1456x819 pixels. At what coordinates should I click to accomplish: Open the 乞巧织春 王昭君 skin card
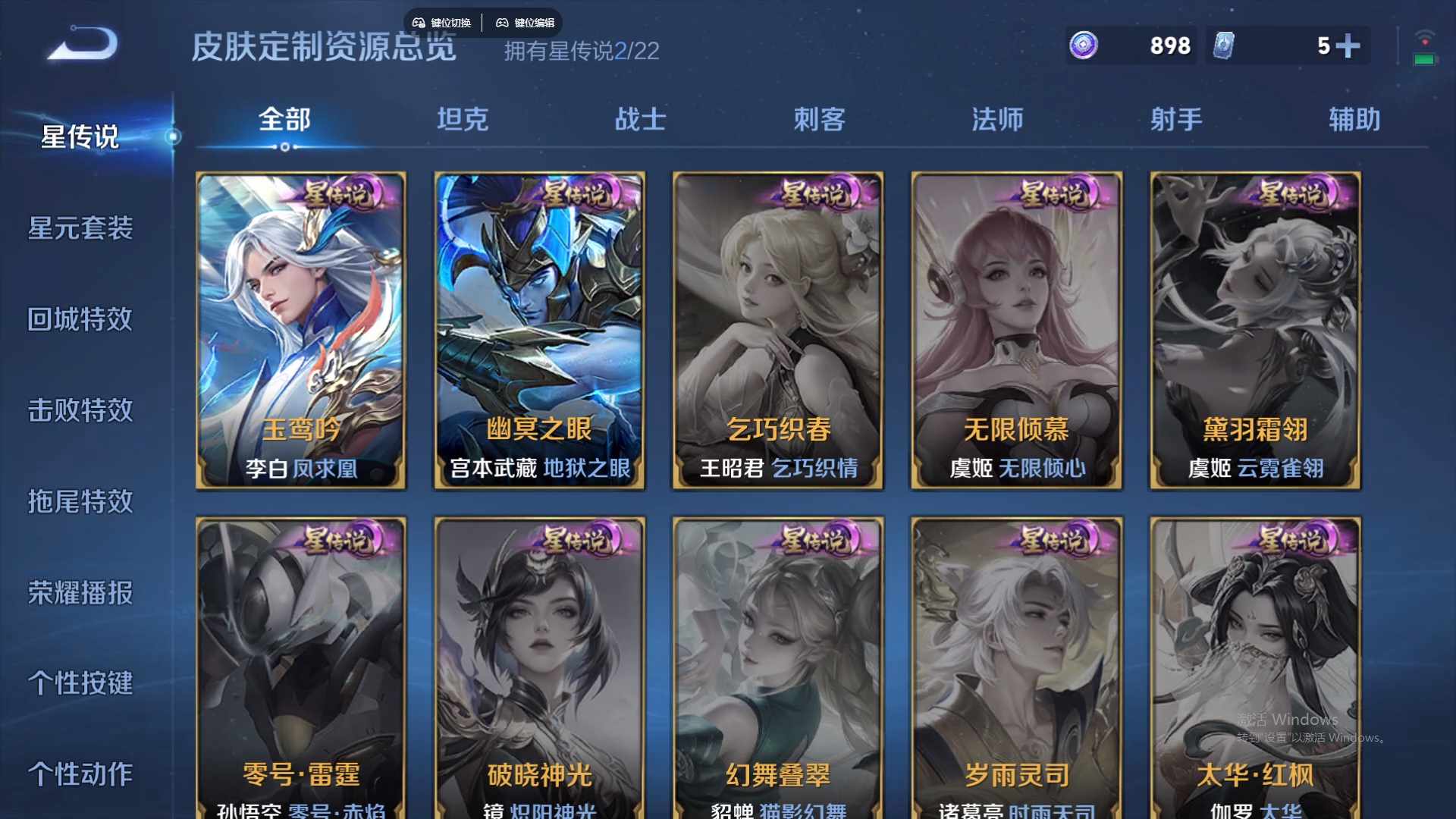tap(778, 330)
